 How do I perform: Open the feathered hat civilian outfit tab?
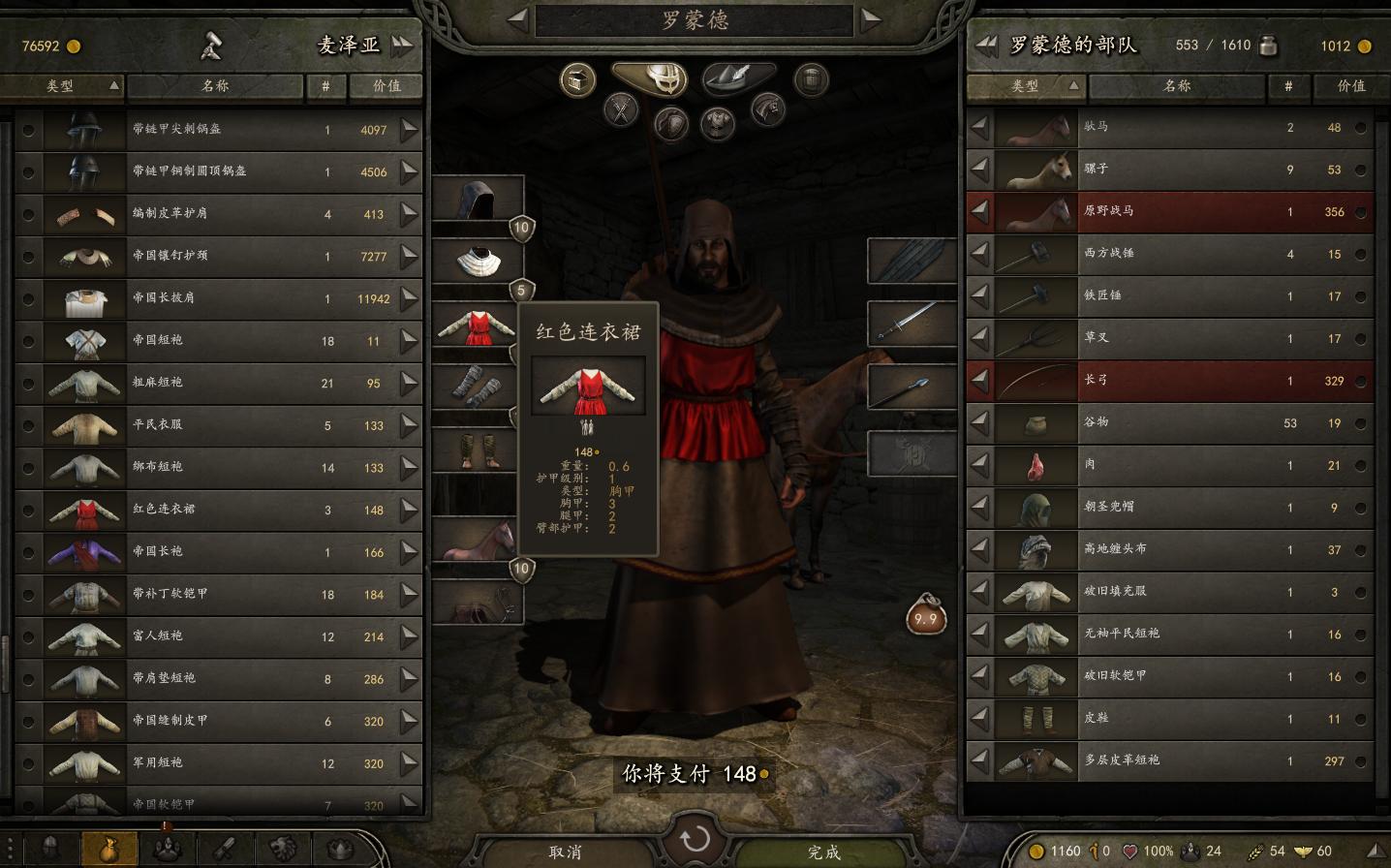pos(739,77)
